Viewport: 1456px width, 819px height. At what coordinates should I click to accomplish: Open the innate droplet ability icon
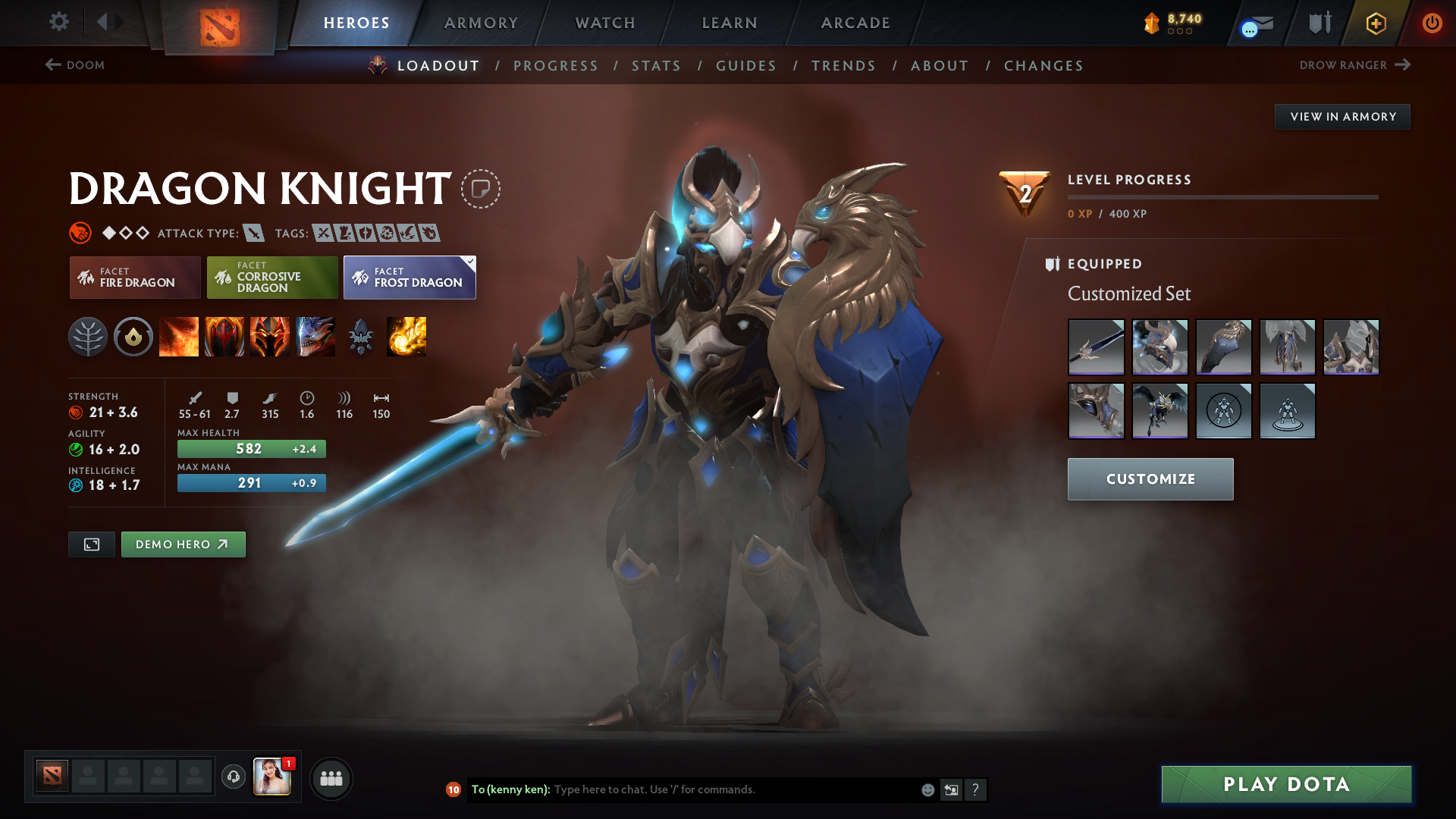coord(133,337)
